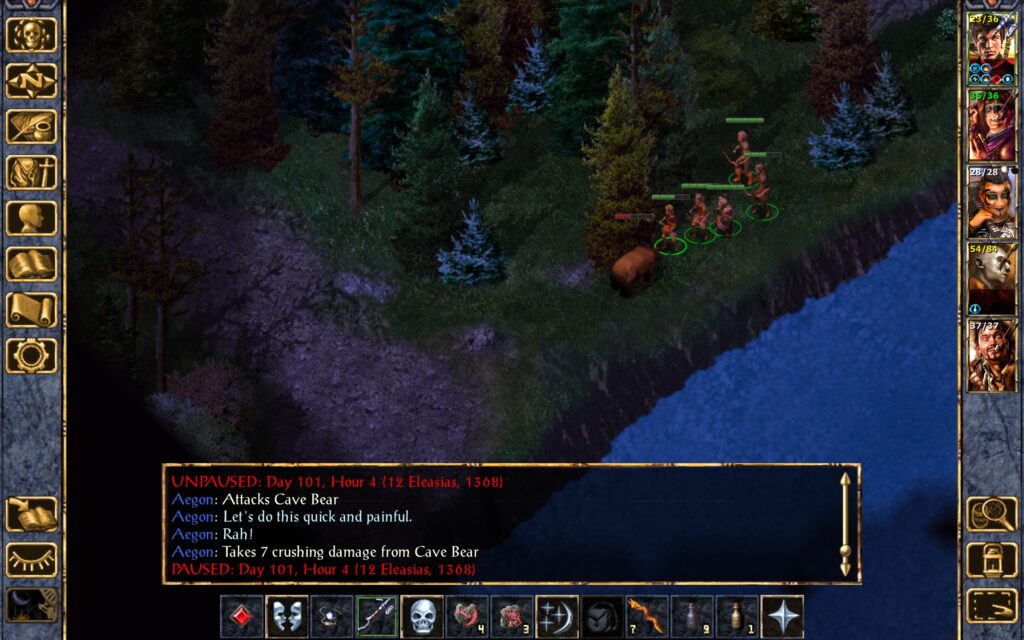Click the magnifying glass button
The width and height of the screenshot is (1024, 640).
click(x=991, y=514)
